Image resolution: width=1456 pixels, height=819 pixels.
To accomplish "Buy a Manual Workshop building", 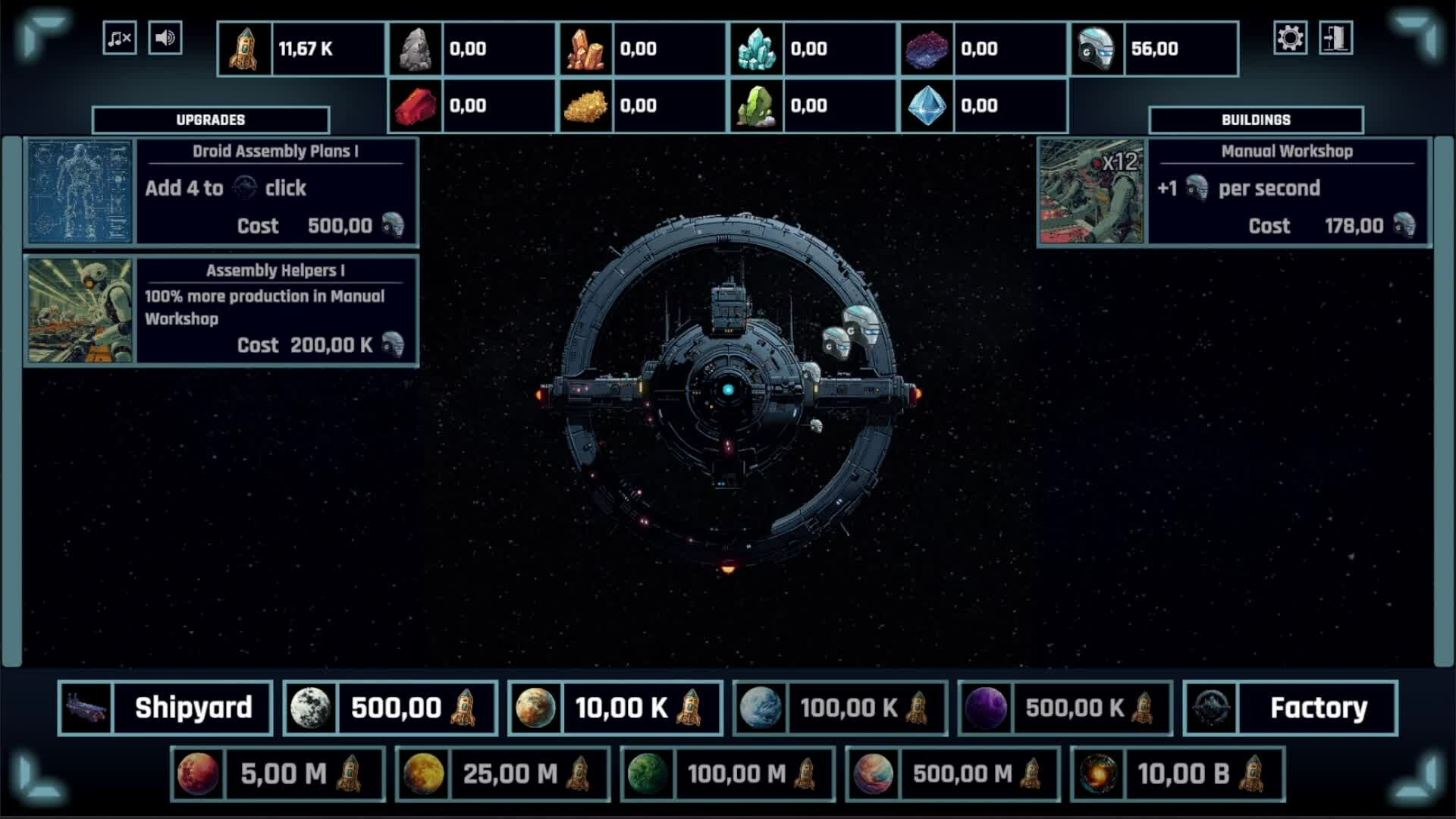I will [x=1234, y=192].
